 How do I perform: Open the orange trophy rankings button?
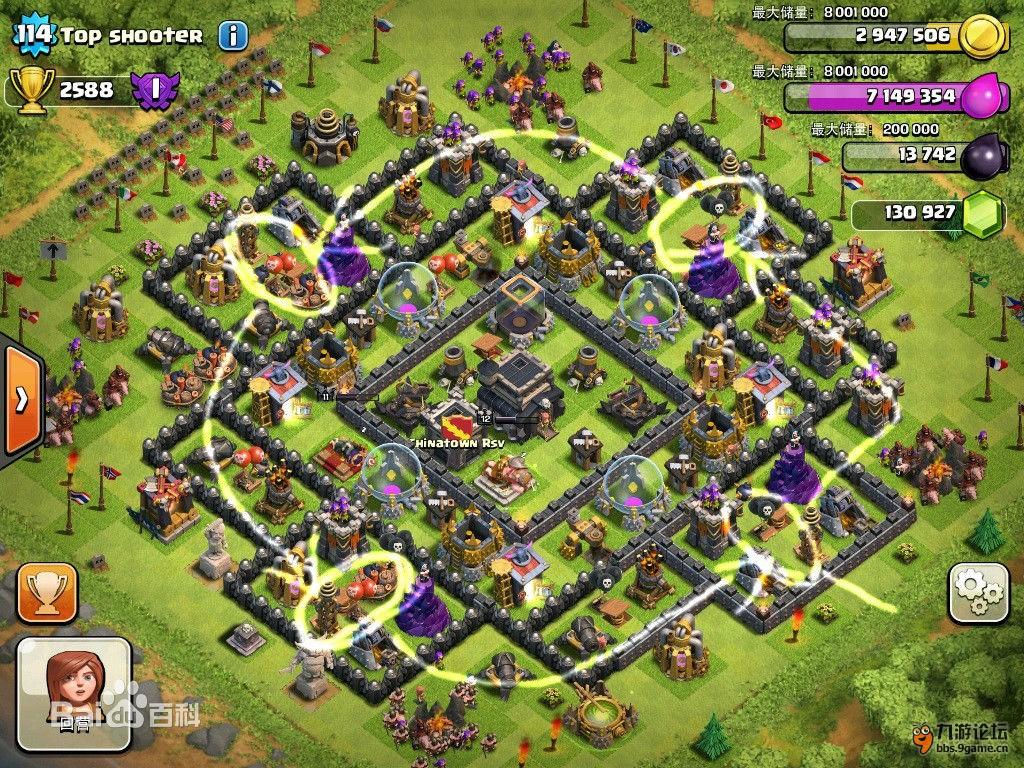click(46, 593)
